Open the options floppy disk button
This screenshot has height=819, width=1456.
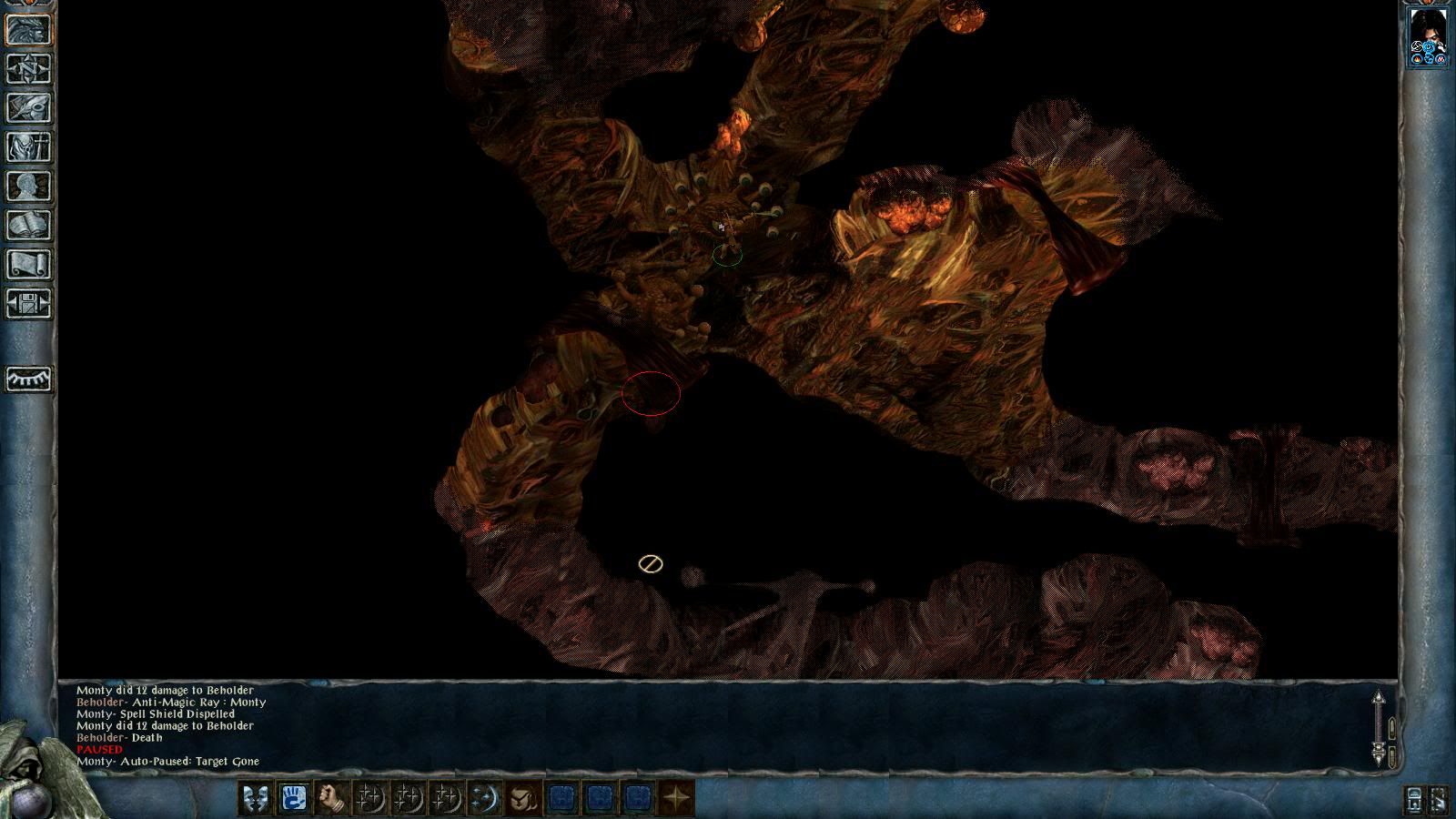pos(29,304)
